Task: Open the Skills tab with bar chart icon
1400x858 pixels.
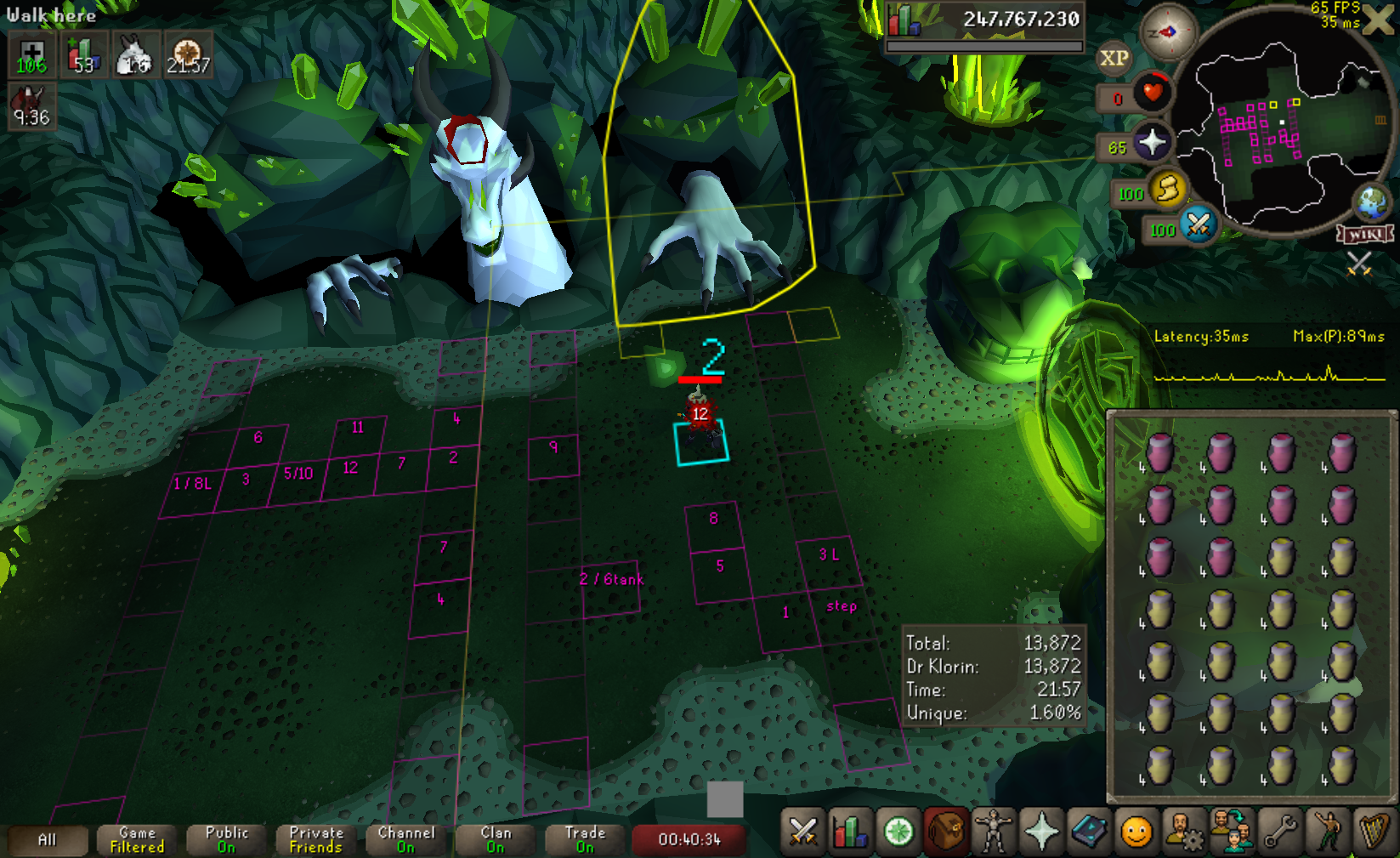Action: coord(850,831)
